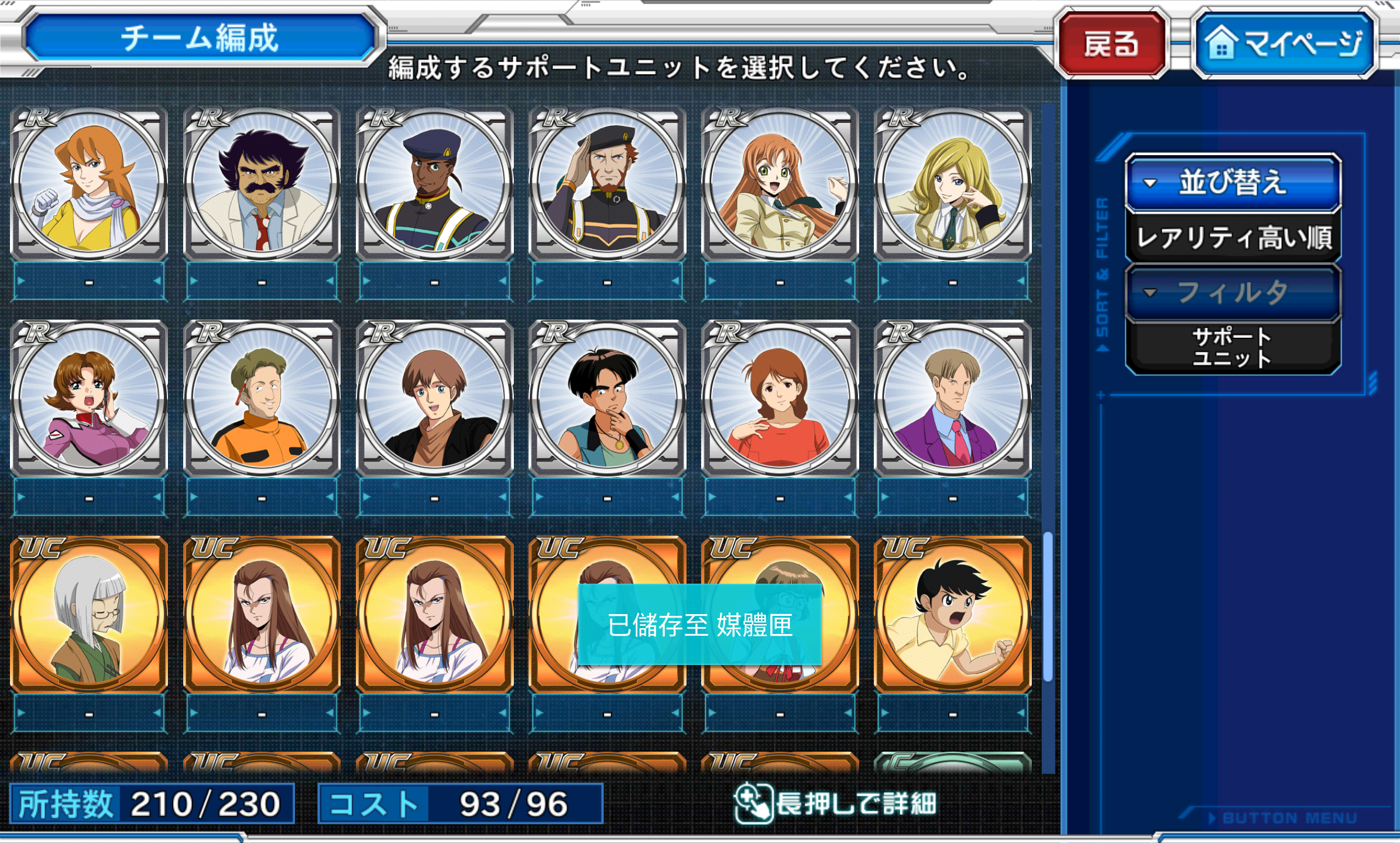
Task: Open マイページ home page
Action: 1284,44
